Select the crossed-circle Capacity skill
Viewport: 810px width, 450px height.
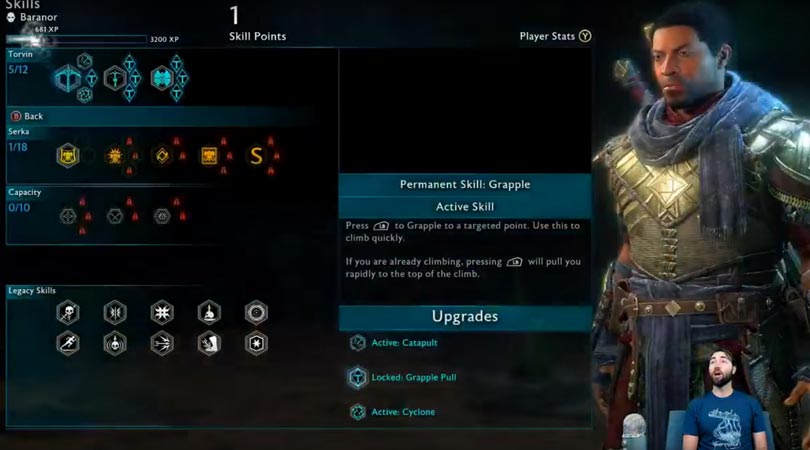[x=115, y=215]
